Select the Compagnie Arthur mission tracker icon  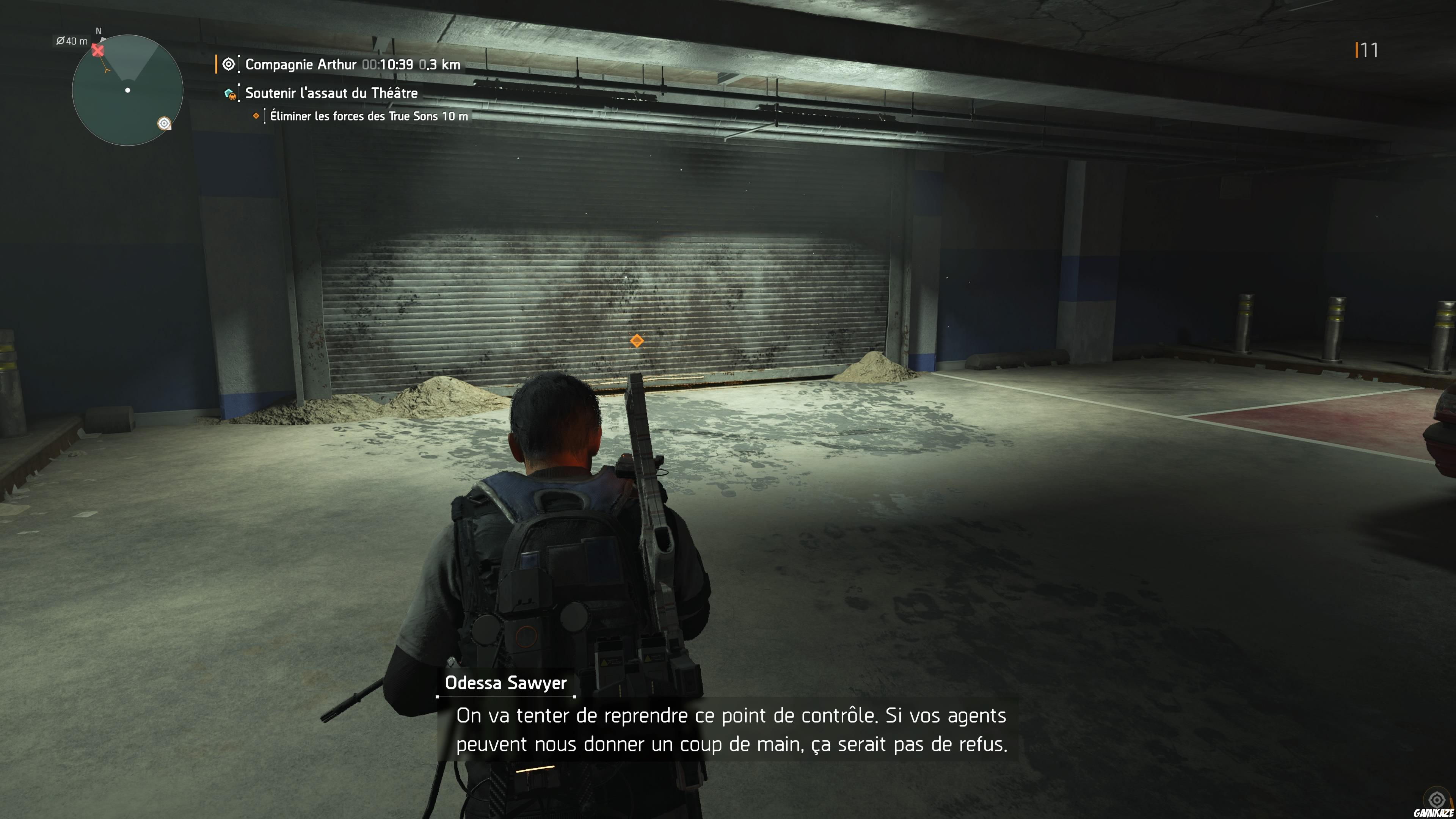click(x=228, y=64)
